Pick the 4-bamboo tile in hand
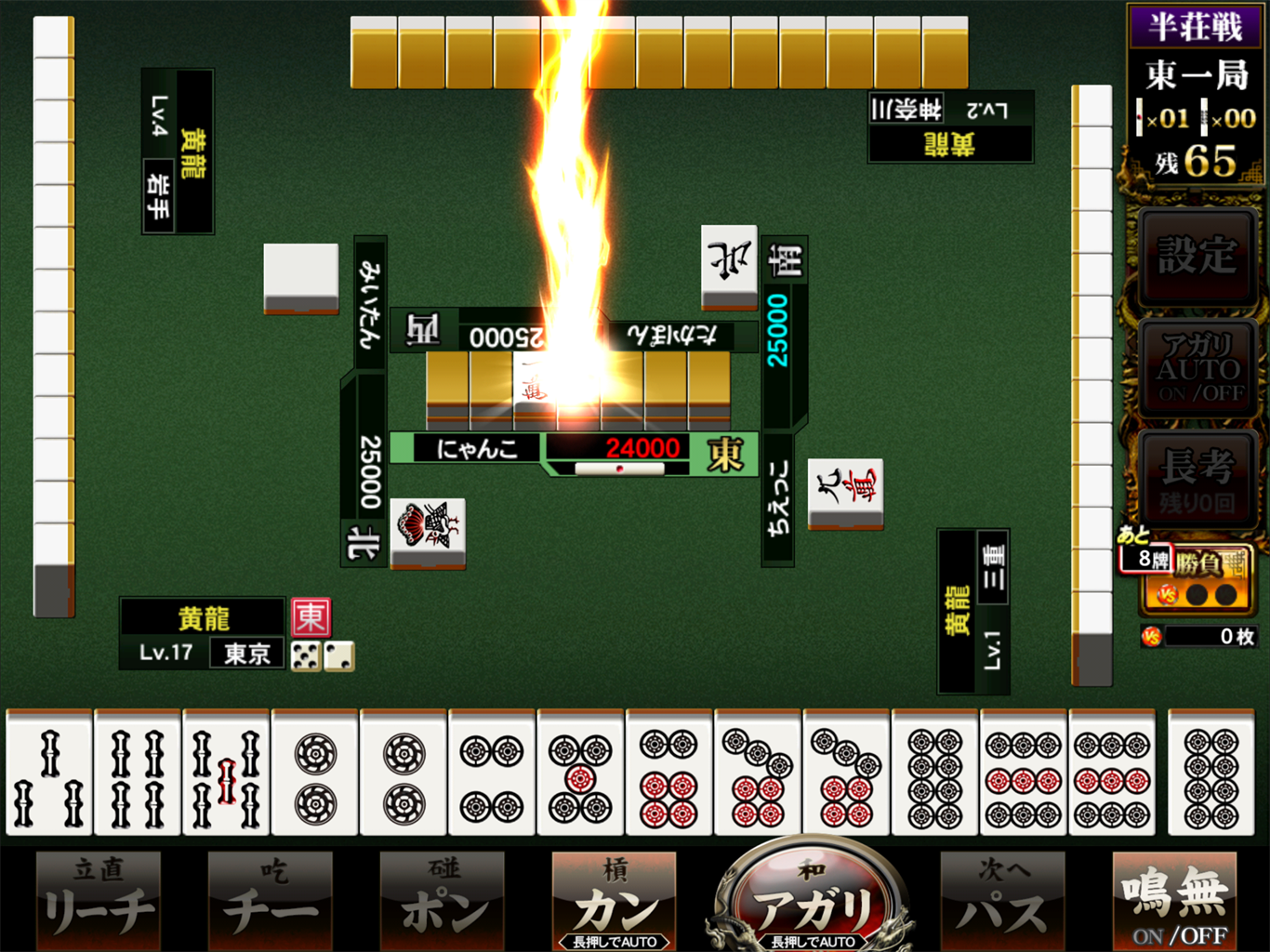 138,773
